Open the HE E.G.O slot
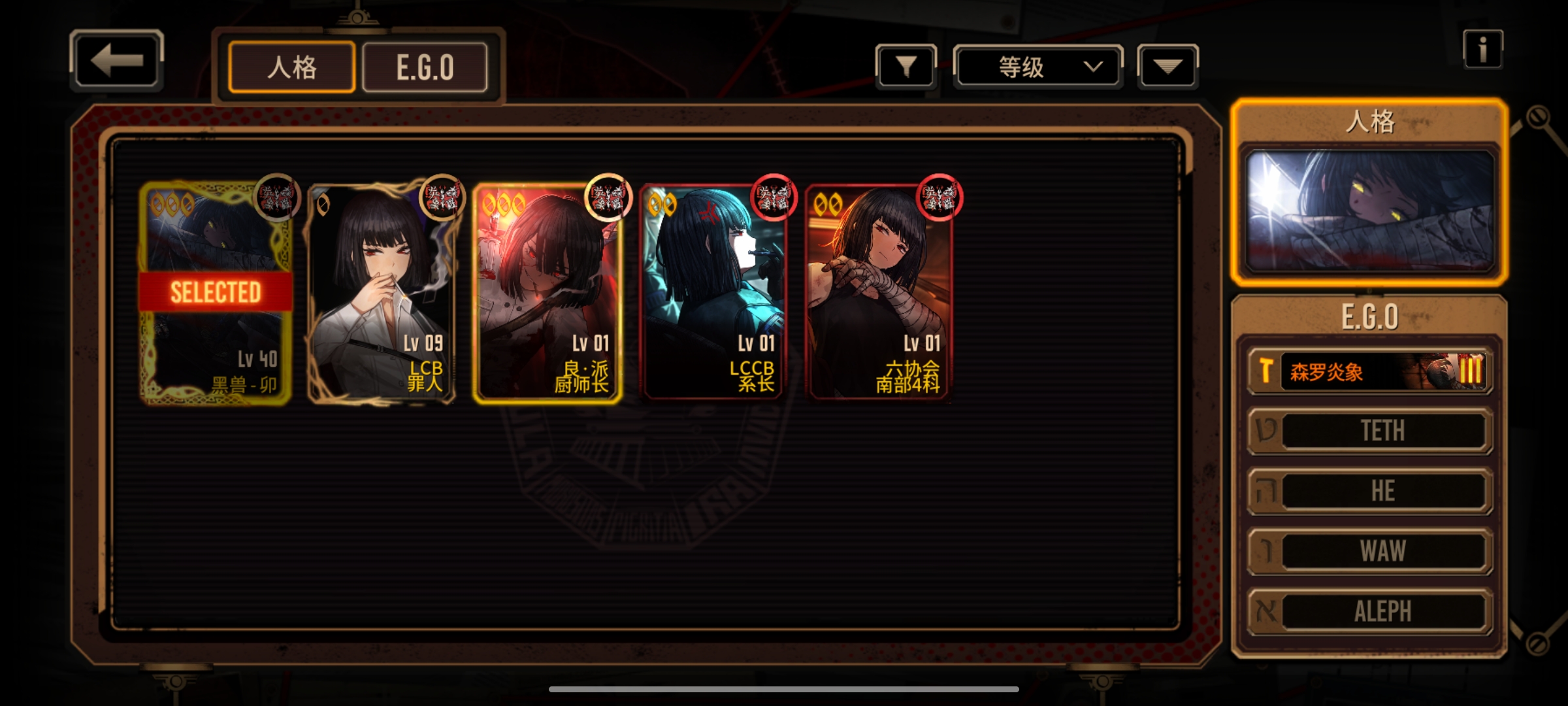Screen dimensions: 1568x706 1369,491
